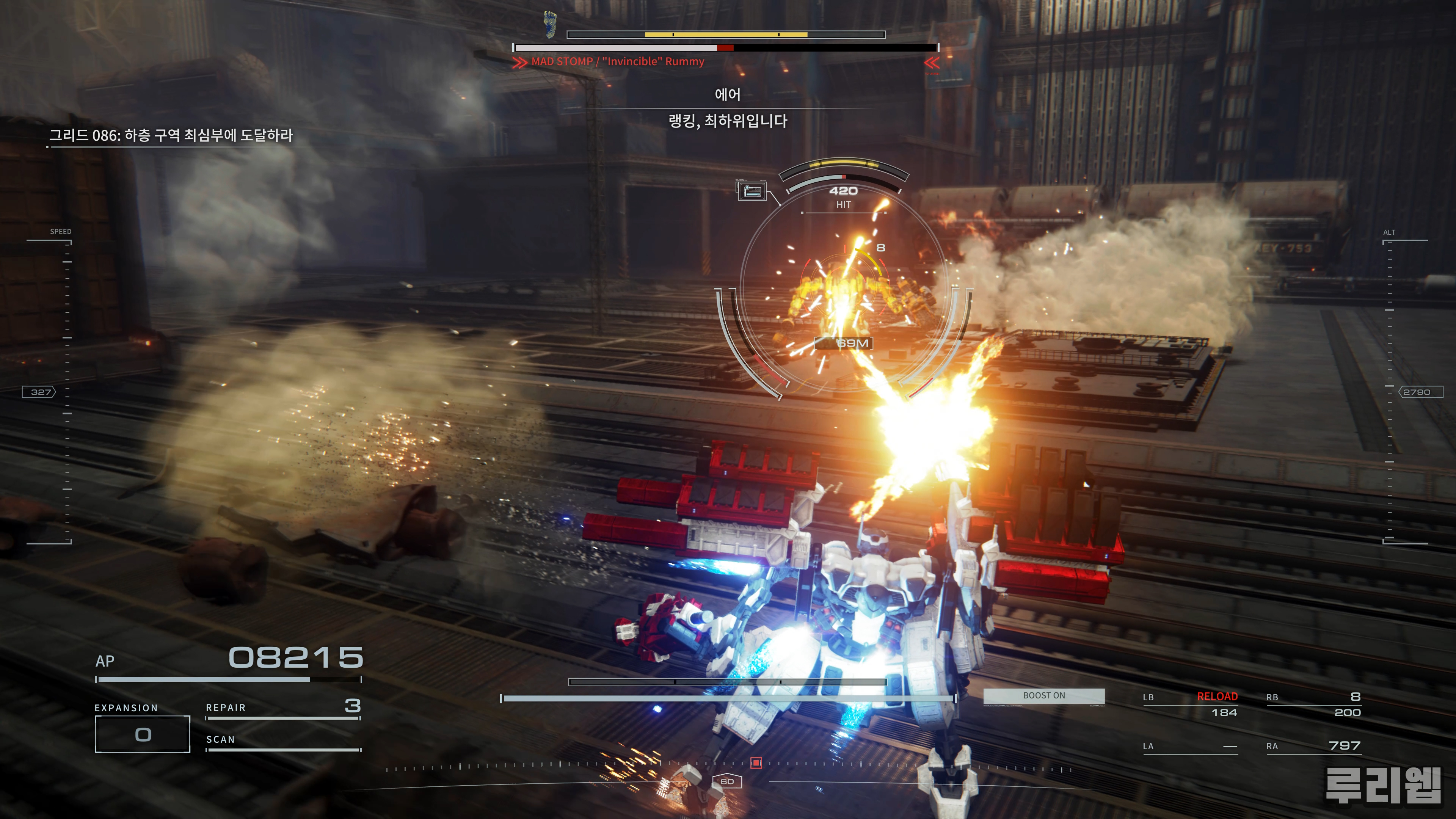Select the Grid 086 mission objective tracker
Screen dimensions: 1456x819
point(171,136)
